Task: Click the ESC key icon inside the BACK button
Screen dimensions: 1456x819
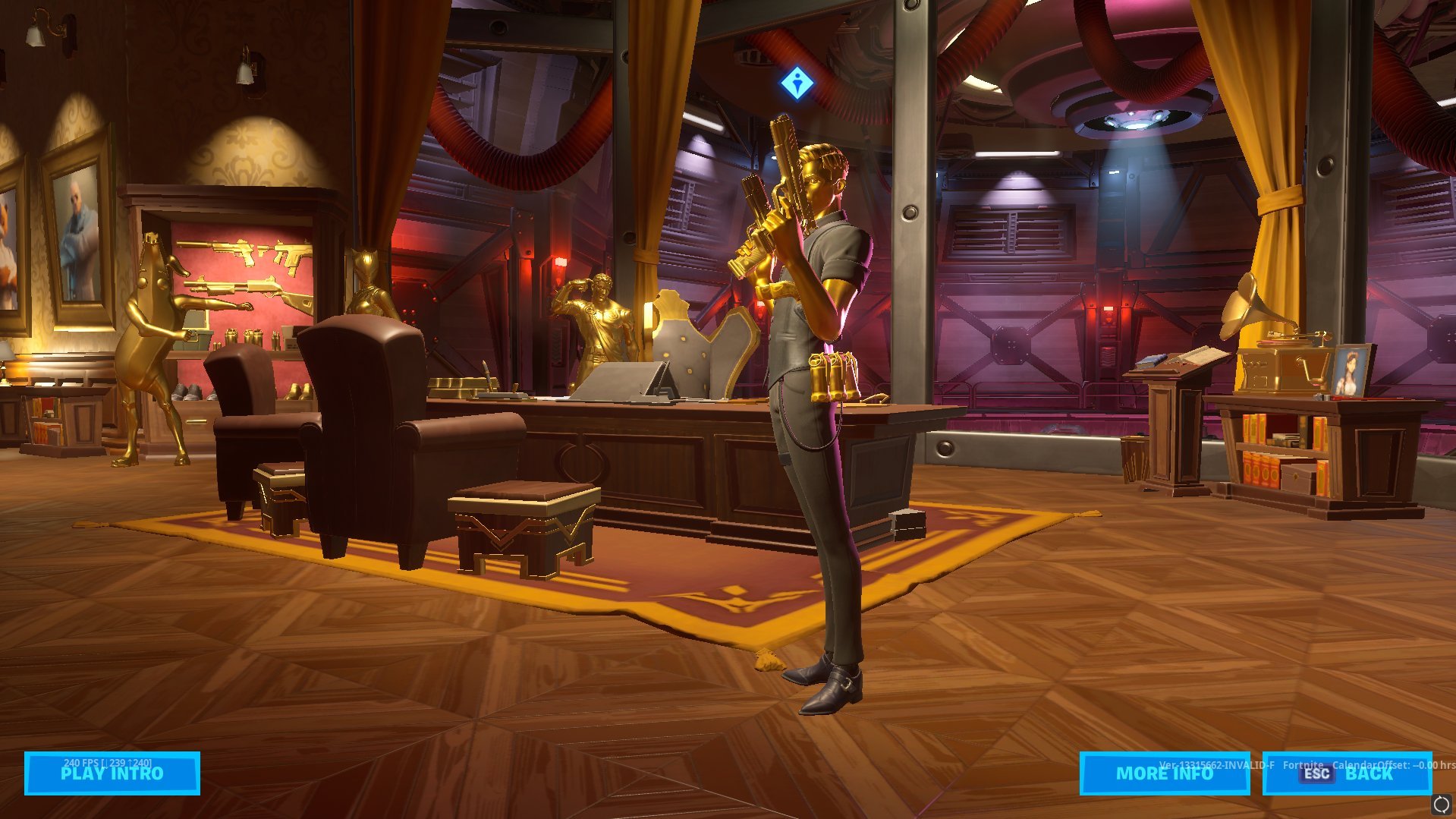Action: (x=1316, y=773)
